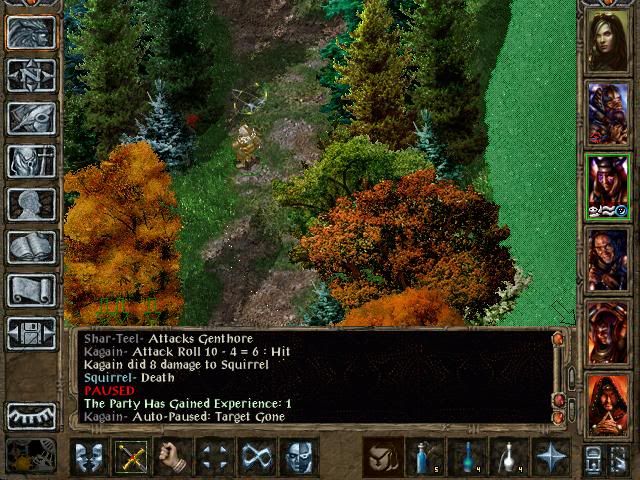Open the priest scroll screen
This screenshot has width=640, height=480.
point(31,290)
